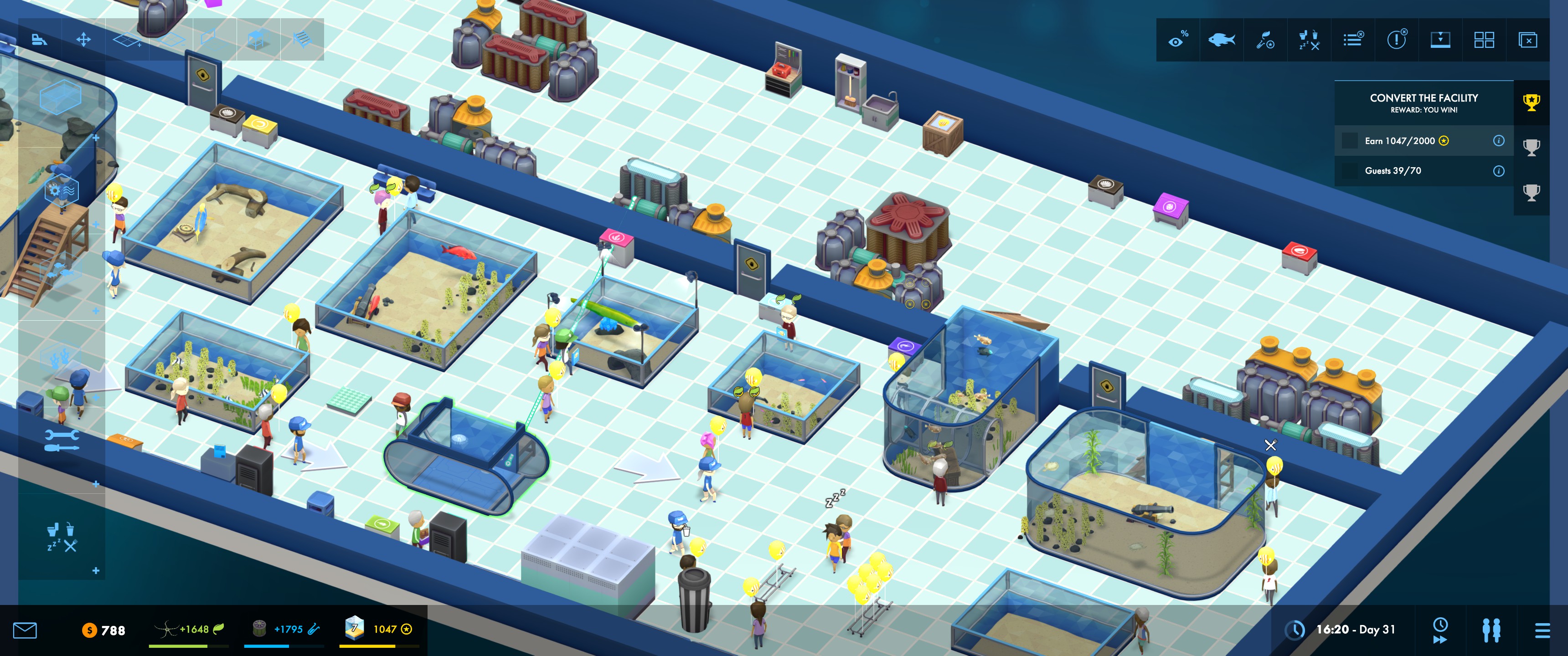Close all windows

(1528, 40)
